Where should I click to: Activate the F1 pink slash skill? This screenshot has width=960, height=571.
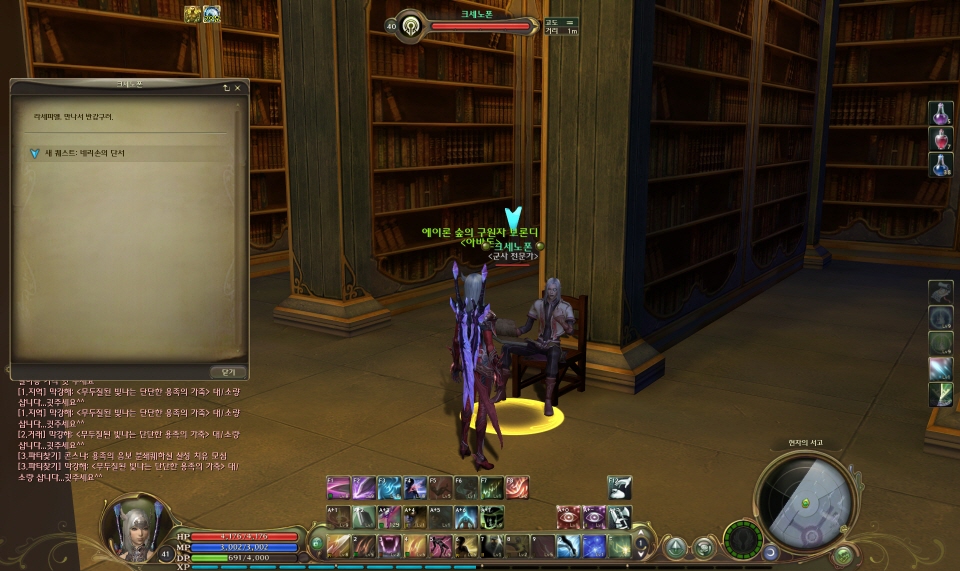pos(338,487)
